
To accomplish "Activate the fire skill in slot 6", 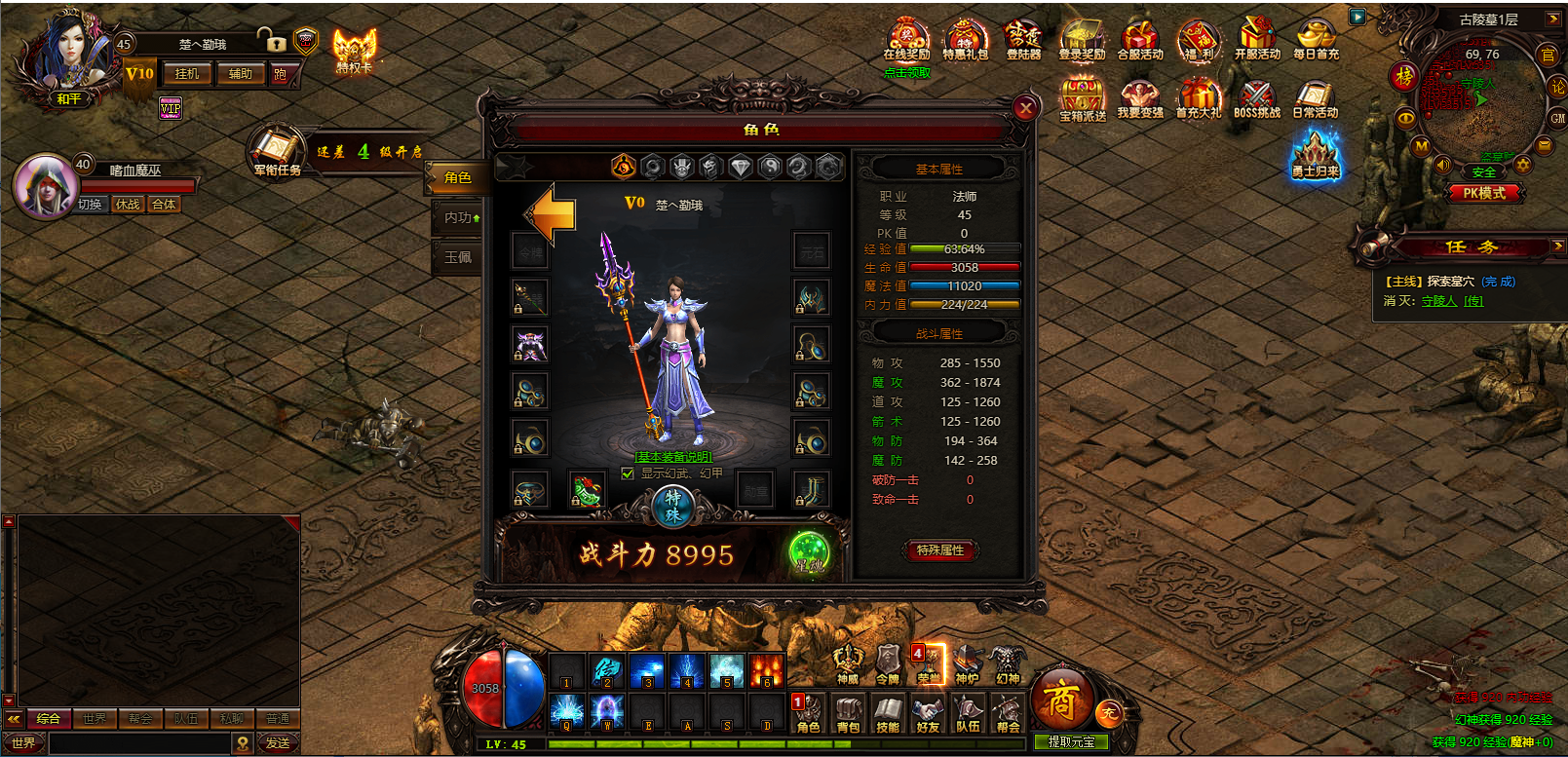I will pos(766,671).
